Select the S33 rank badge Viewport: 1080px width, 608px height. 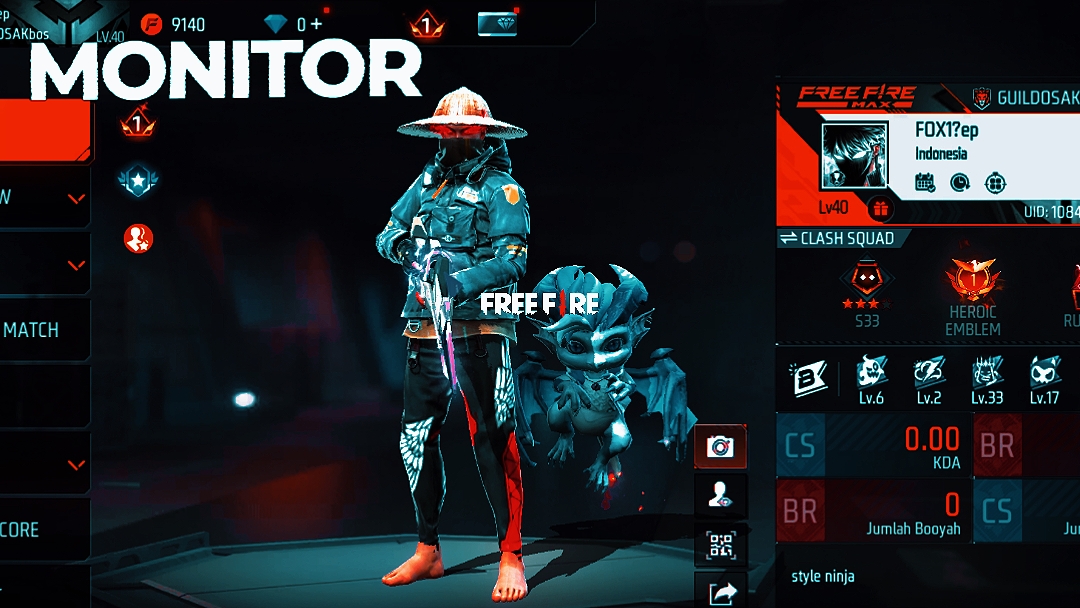click(x=864, y=288)
